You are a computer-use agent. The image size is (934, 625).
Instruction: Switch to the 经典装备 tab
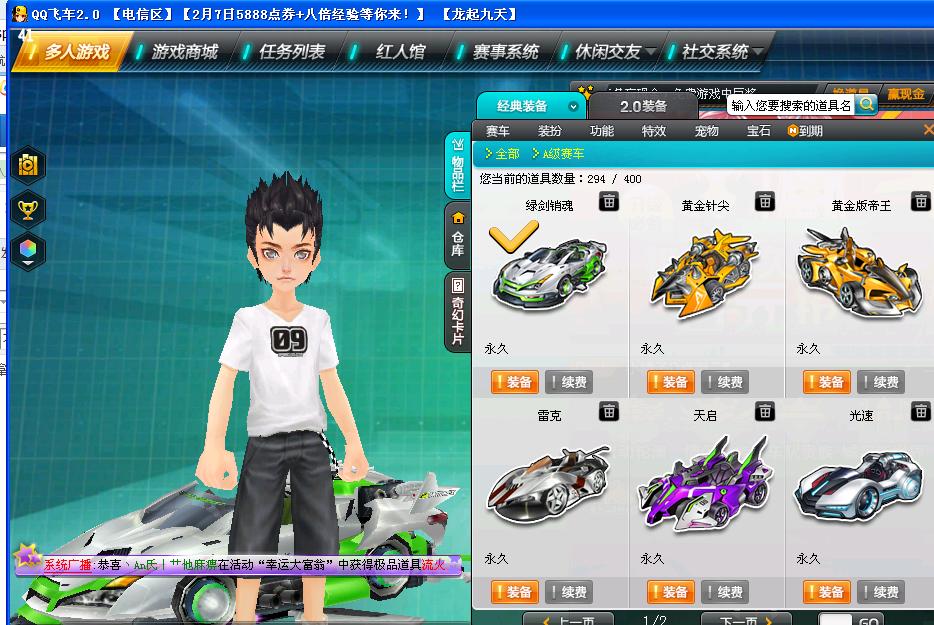523,106
